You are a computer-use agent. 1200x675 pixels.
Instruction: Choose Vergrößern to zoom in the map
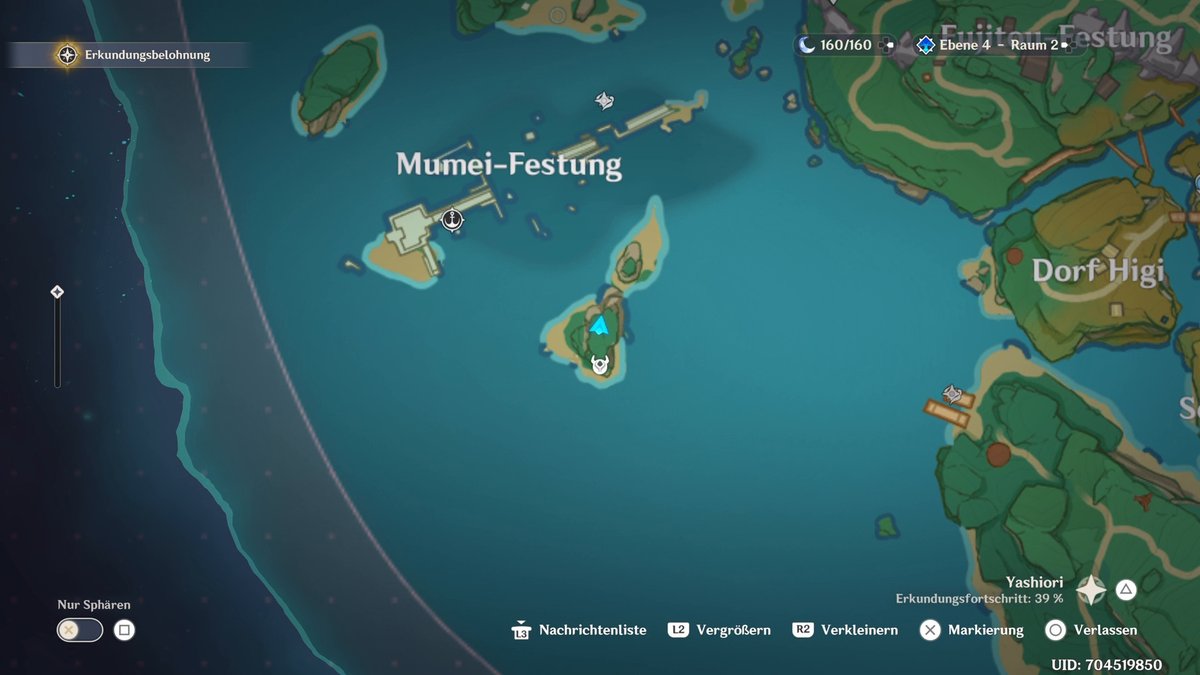[x=720, y=630]
